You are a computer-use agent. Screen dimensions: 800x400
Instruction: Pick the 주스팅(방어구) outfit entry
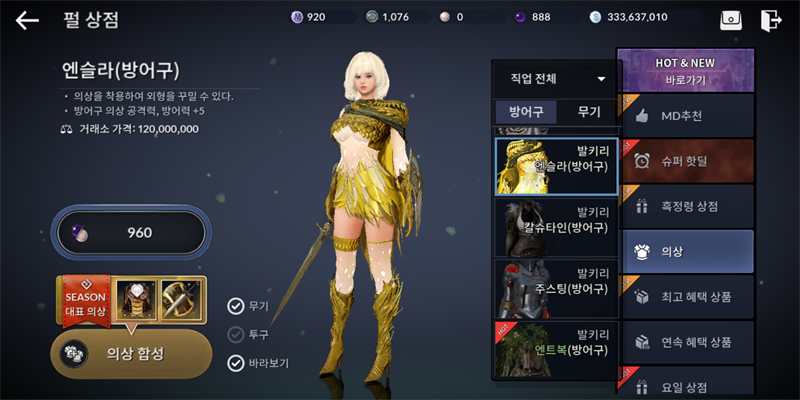pyautogui.click(x=556, y=289)
